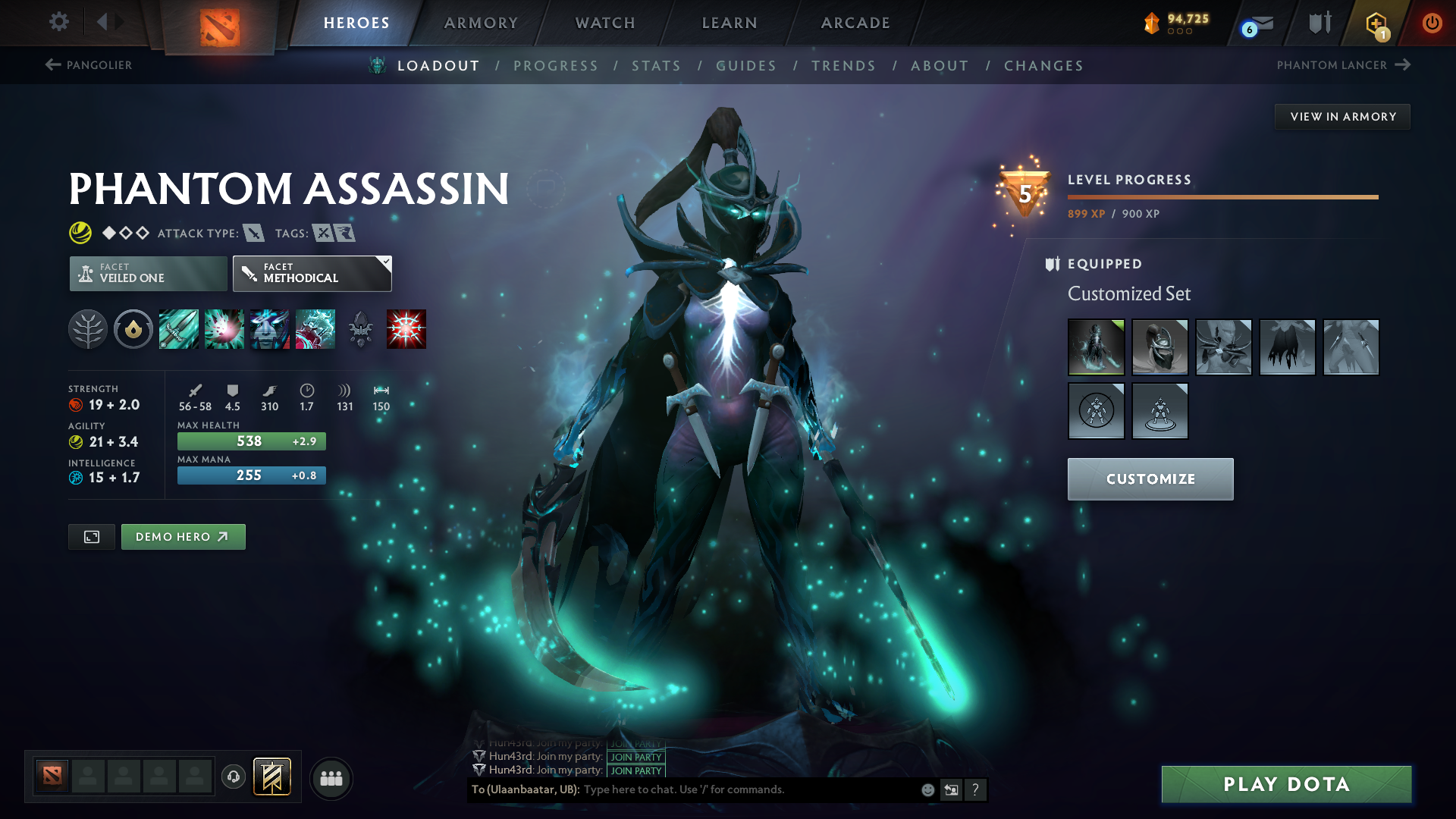The height and width of the screenshot is (819, 1456).
Task: Select the equipped helmet item thumbnail
Action: tap(1159, 347)
